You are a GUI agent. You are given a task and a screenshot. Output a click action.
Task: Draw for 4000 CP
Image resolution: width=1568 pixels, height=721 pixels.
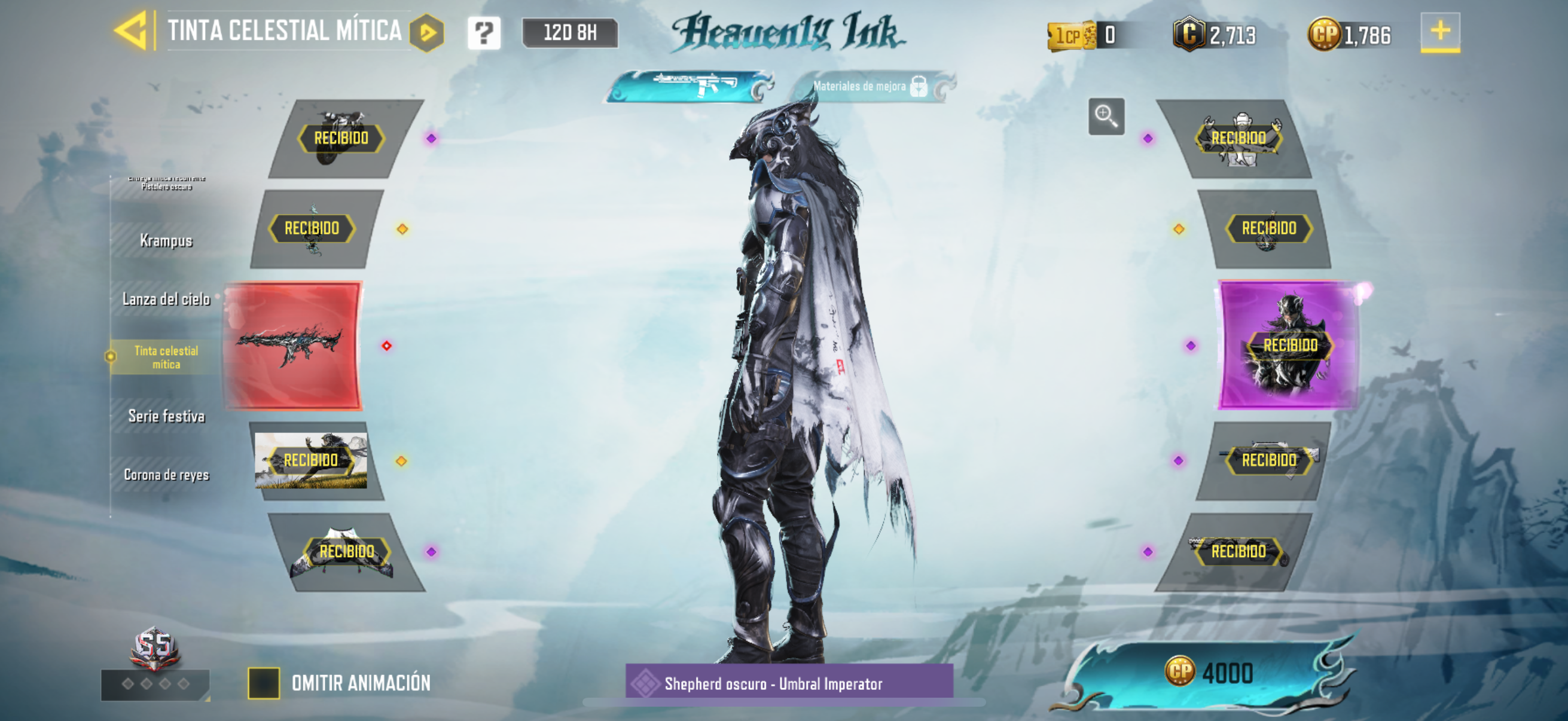pyautogui.click(x=1208, y=673)
